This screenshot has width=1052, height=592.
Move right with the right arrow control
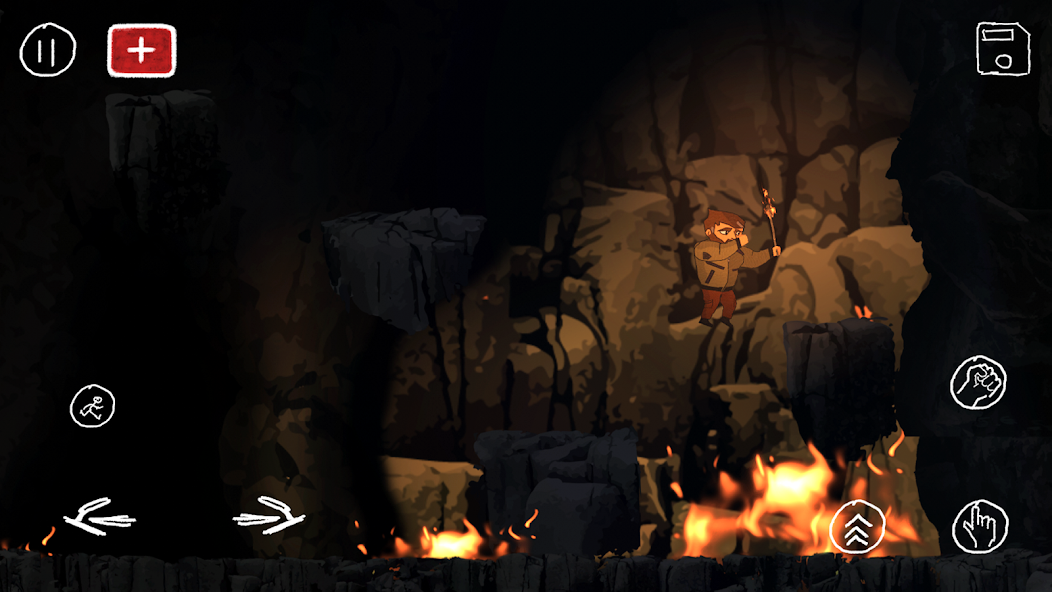(x=268, y=516)
